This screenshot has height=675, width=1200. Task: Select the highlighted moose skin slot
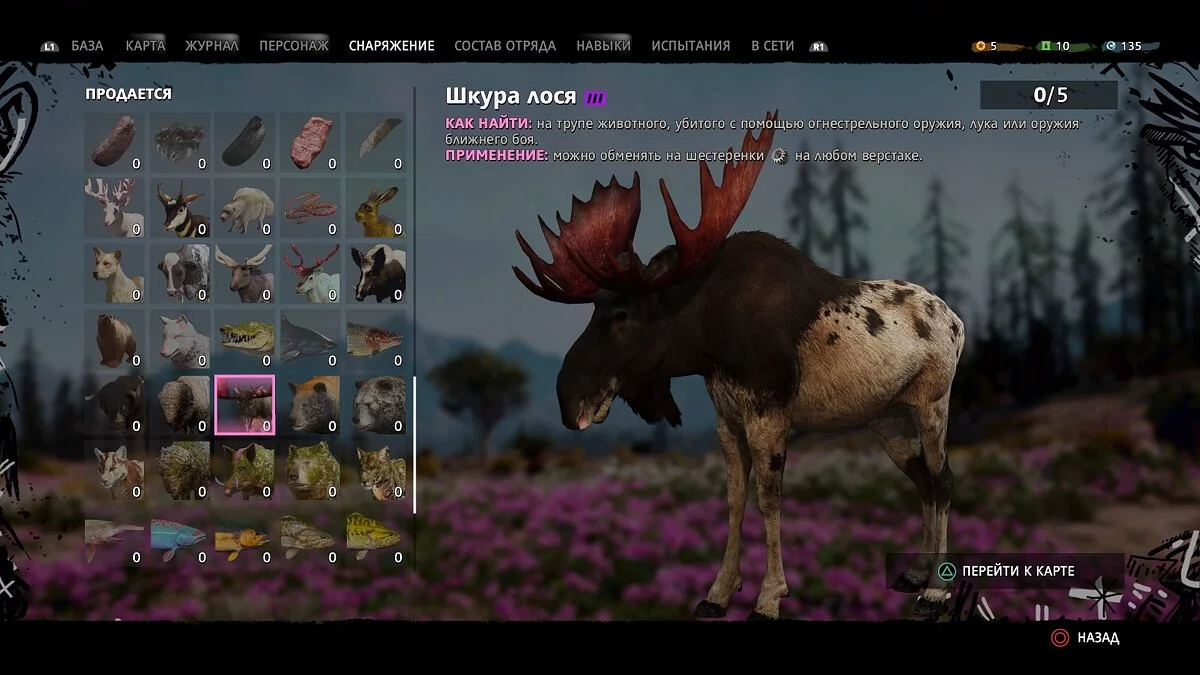246,405
